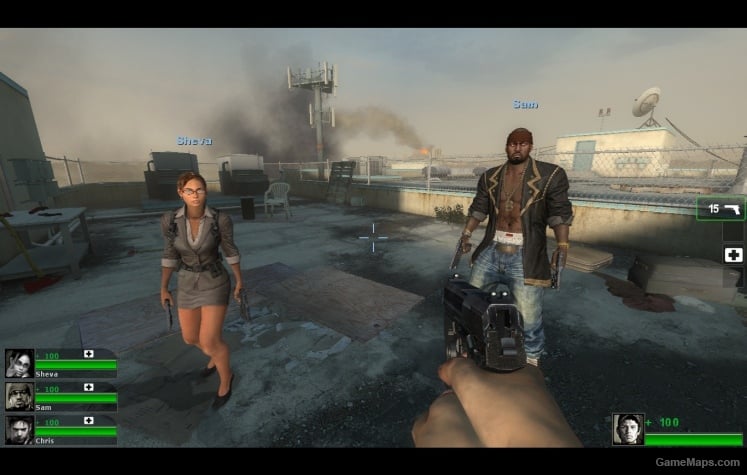Image resolution: width=747 pixels, height=475 pixels.
Task: Choose Chris's portrait in the team list
Action: [x=19, y=429]
